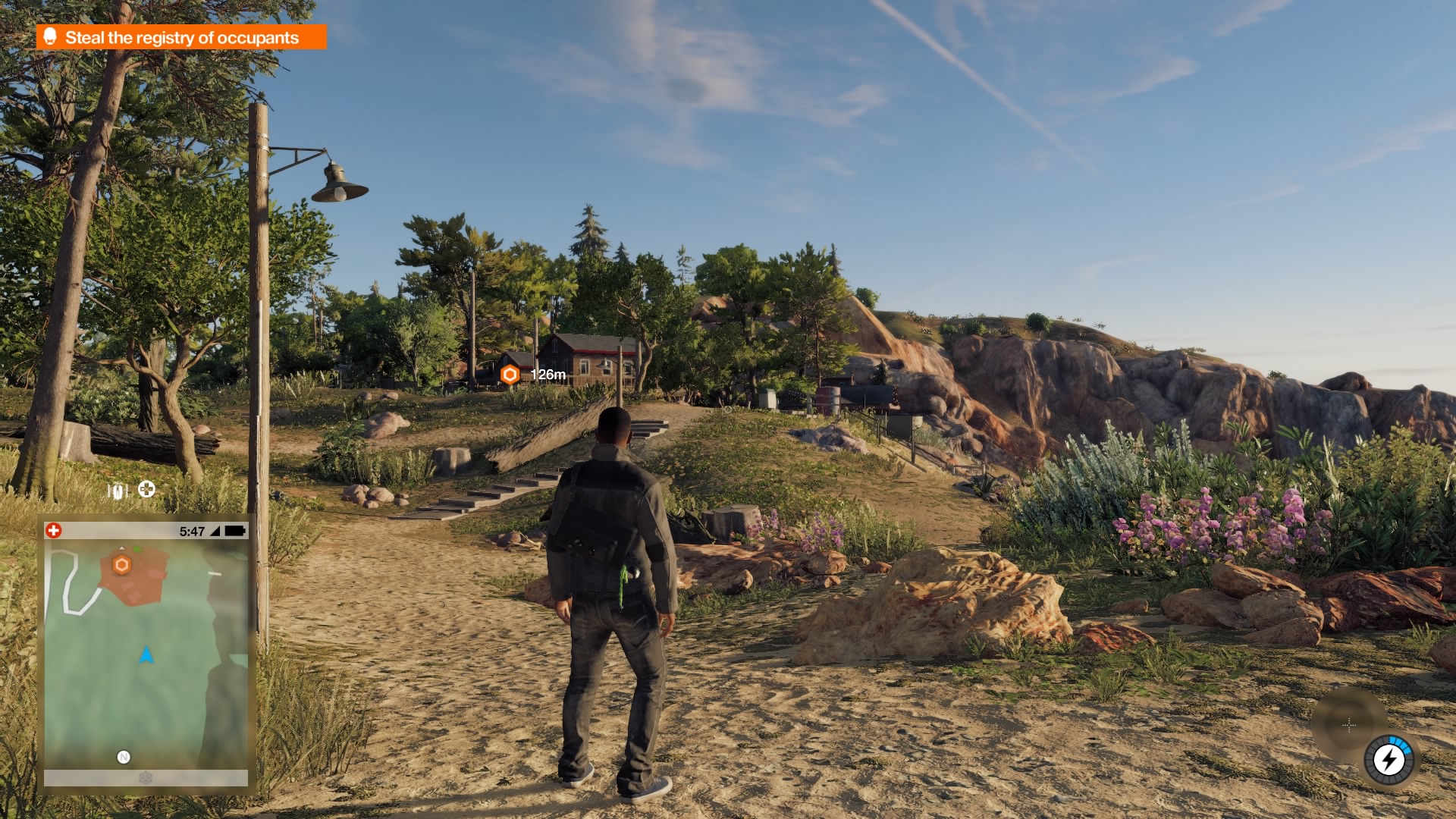This screenshot has width=1456, height=819.
Task: Click the red cross icon on the minimap
Action: click(x=54, y=531)
